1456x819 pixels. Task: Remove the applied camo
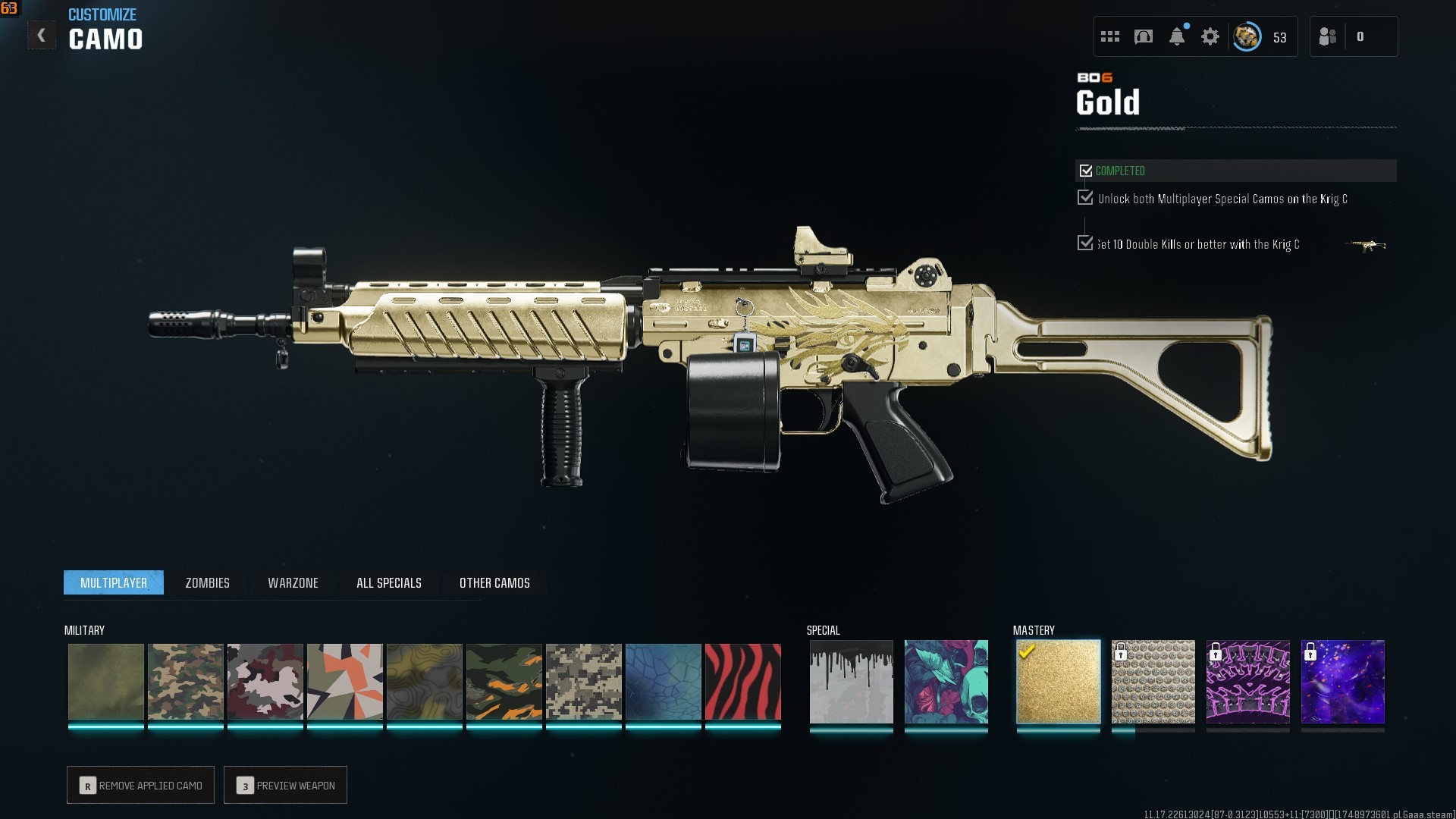[x=141, y=785]
